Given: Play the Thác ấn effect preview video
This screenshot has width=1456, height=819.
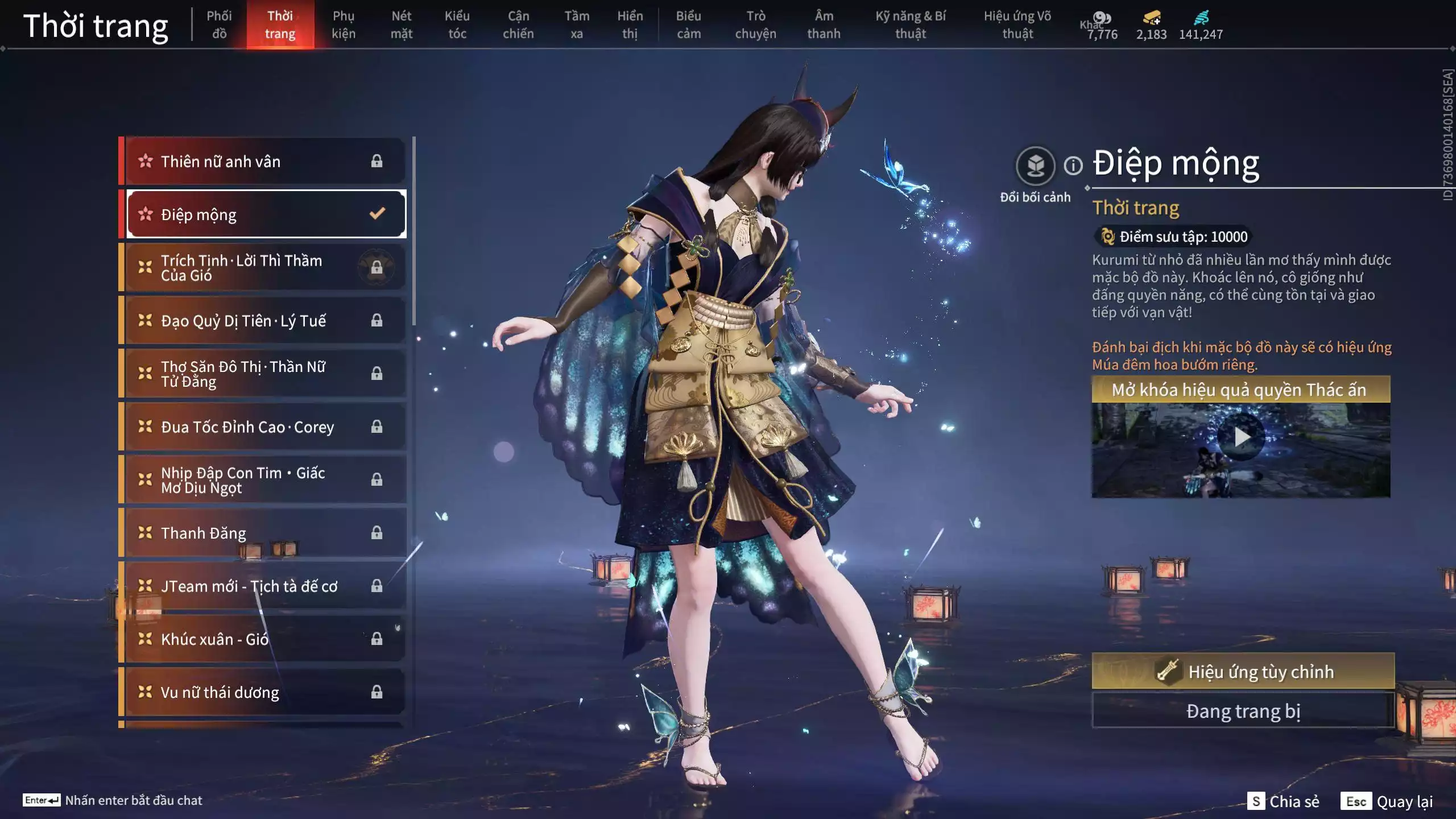Looking at the screenshot, I should pos(1240,437).
